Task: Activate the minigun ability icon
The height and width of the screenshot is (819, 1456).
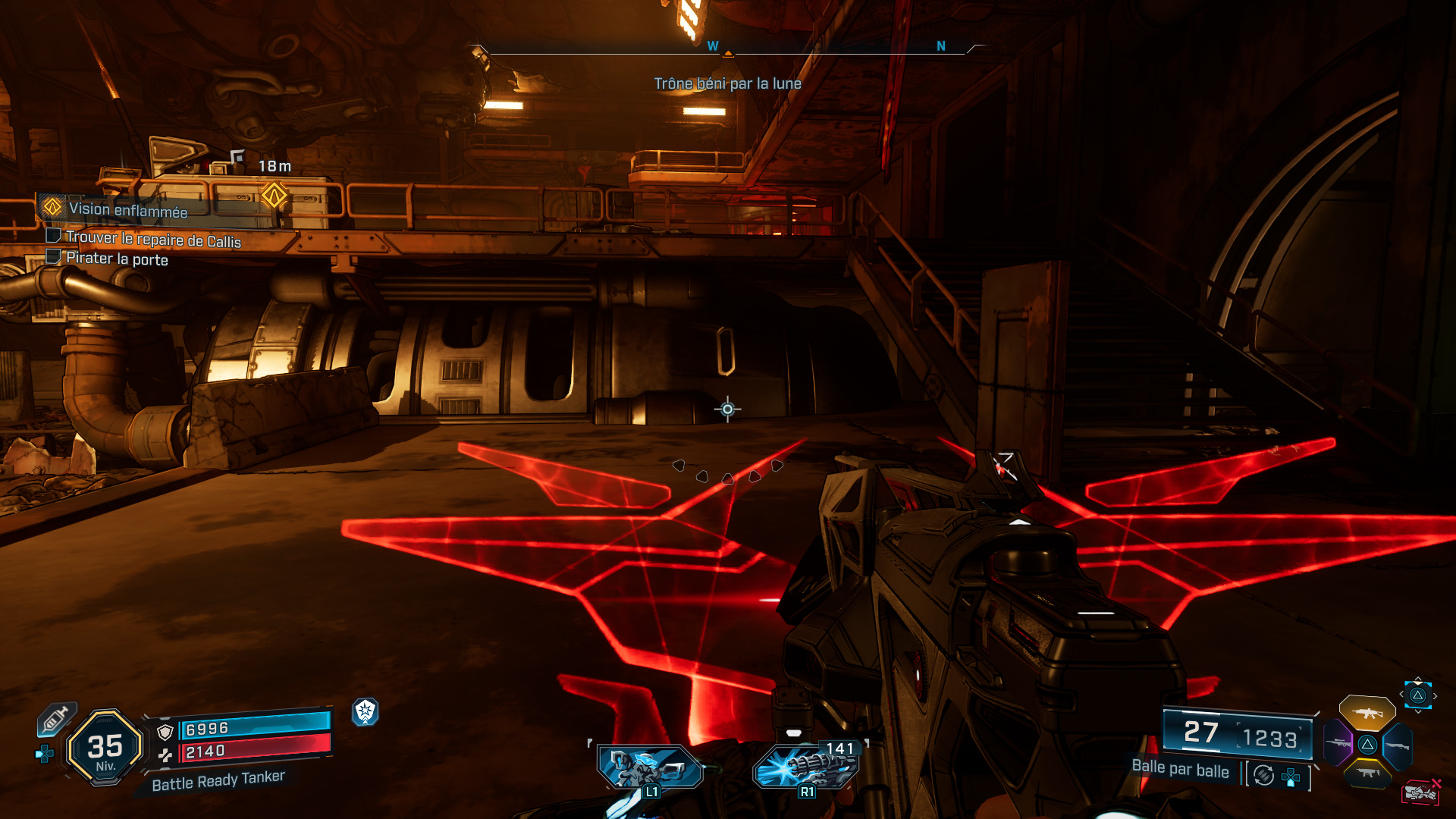Action: [805, 766]
